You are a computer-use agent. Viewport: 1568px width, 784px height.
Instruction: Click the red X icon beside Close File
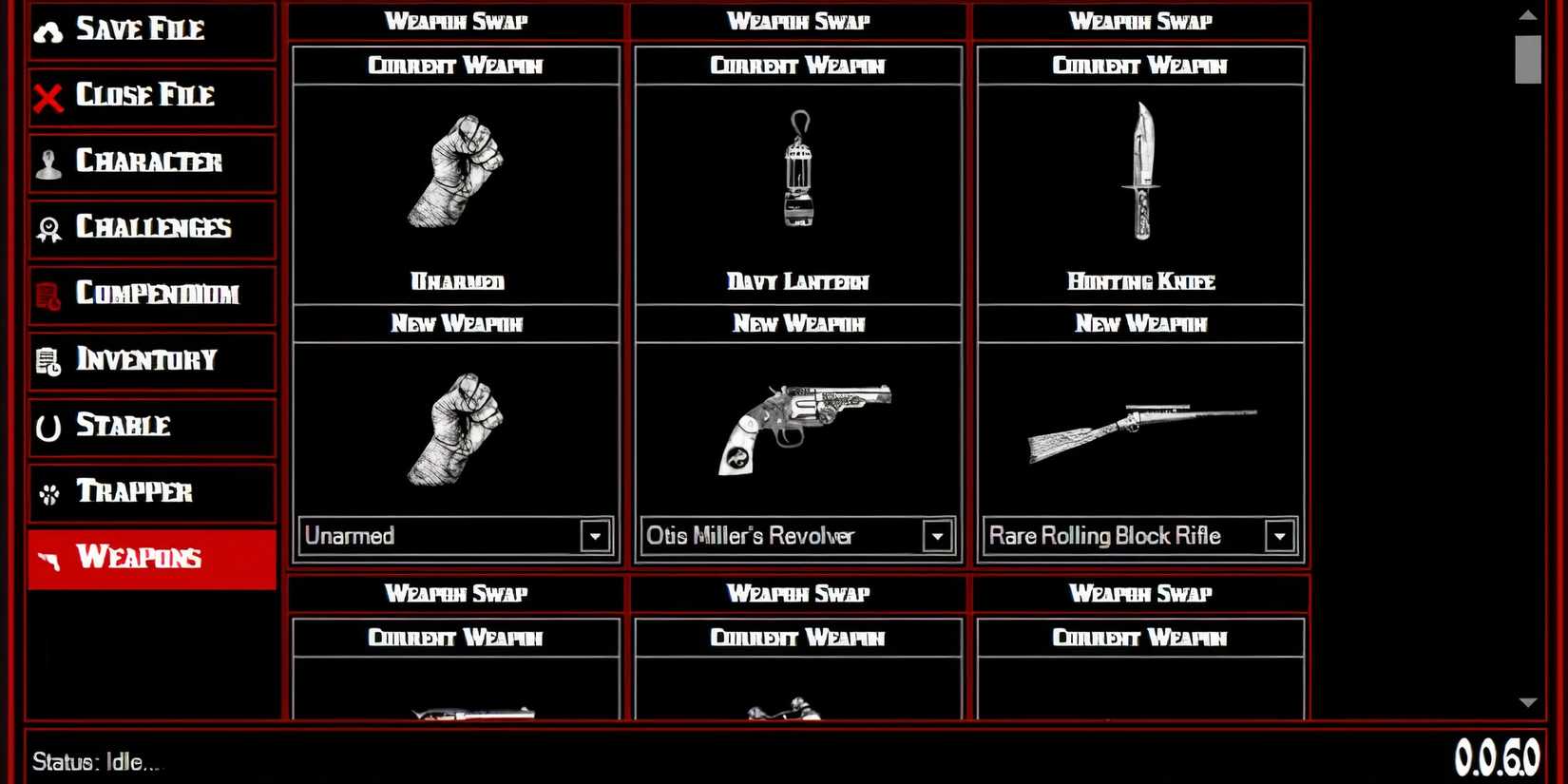[47, 96]
